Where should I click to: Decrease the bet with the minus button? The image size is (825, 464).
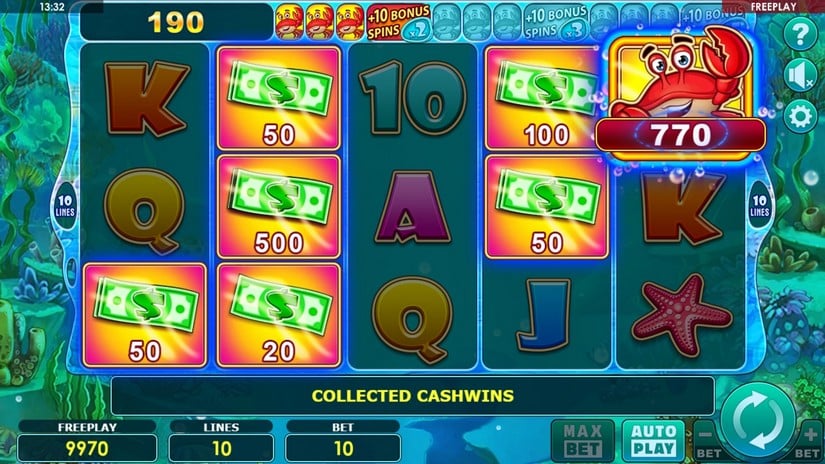tap(707, 438)
